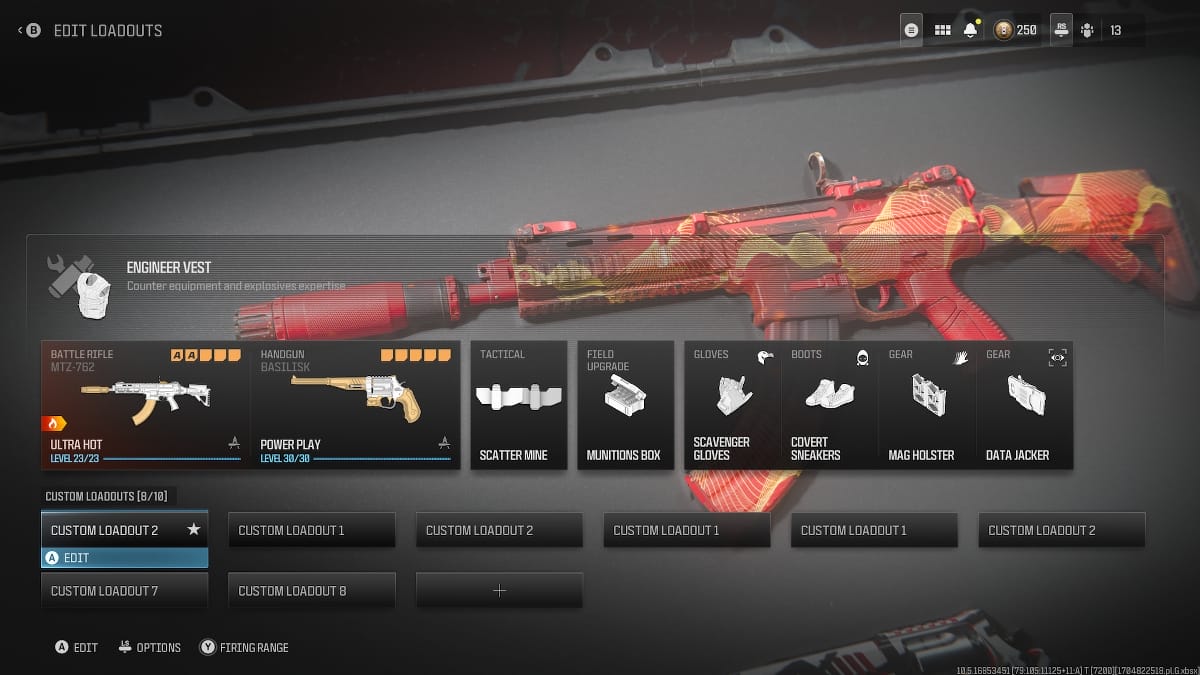
Task: Click the Edit button under the selected loadout
Action: pyautogui.click(x=124, y=558)
